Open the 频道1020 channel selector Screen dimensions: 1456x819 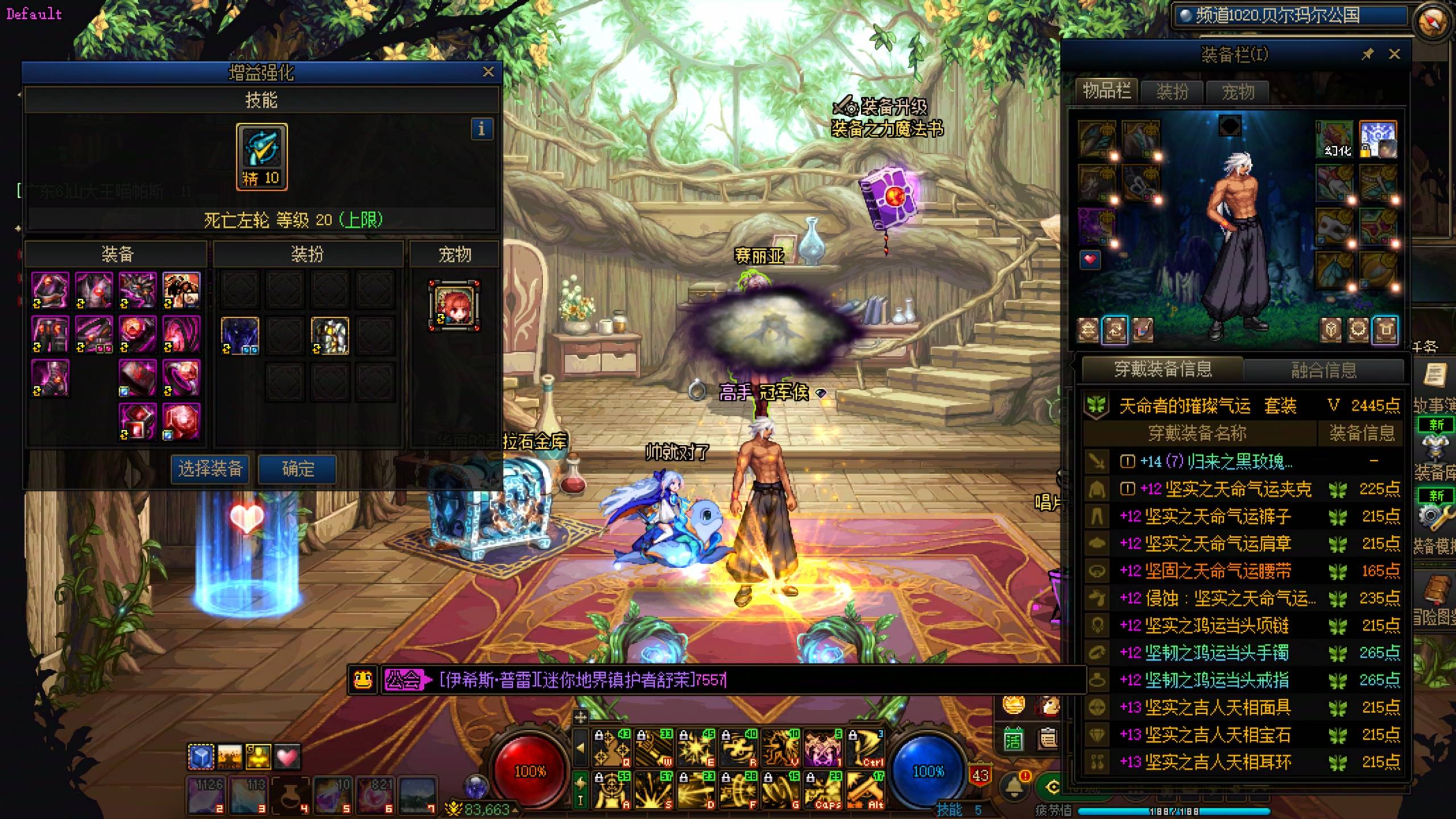tap(1288, 16)
